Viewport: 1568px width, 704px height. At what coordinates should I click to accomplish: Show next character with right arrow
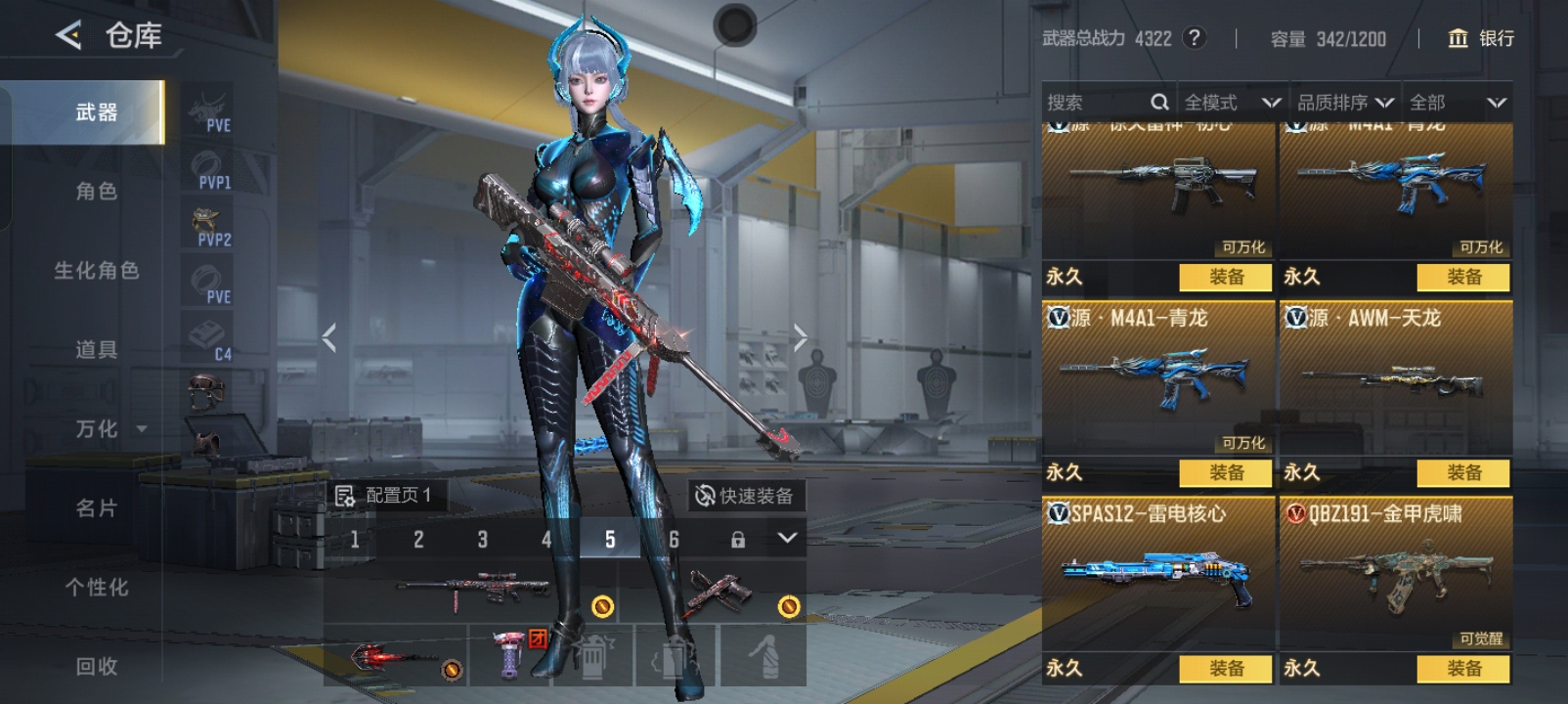[800, 338]
